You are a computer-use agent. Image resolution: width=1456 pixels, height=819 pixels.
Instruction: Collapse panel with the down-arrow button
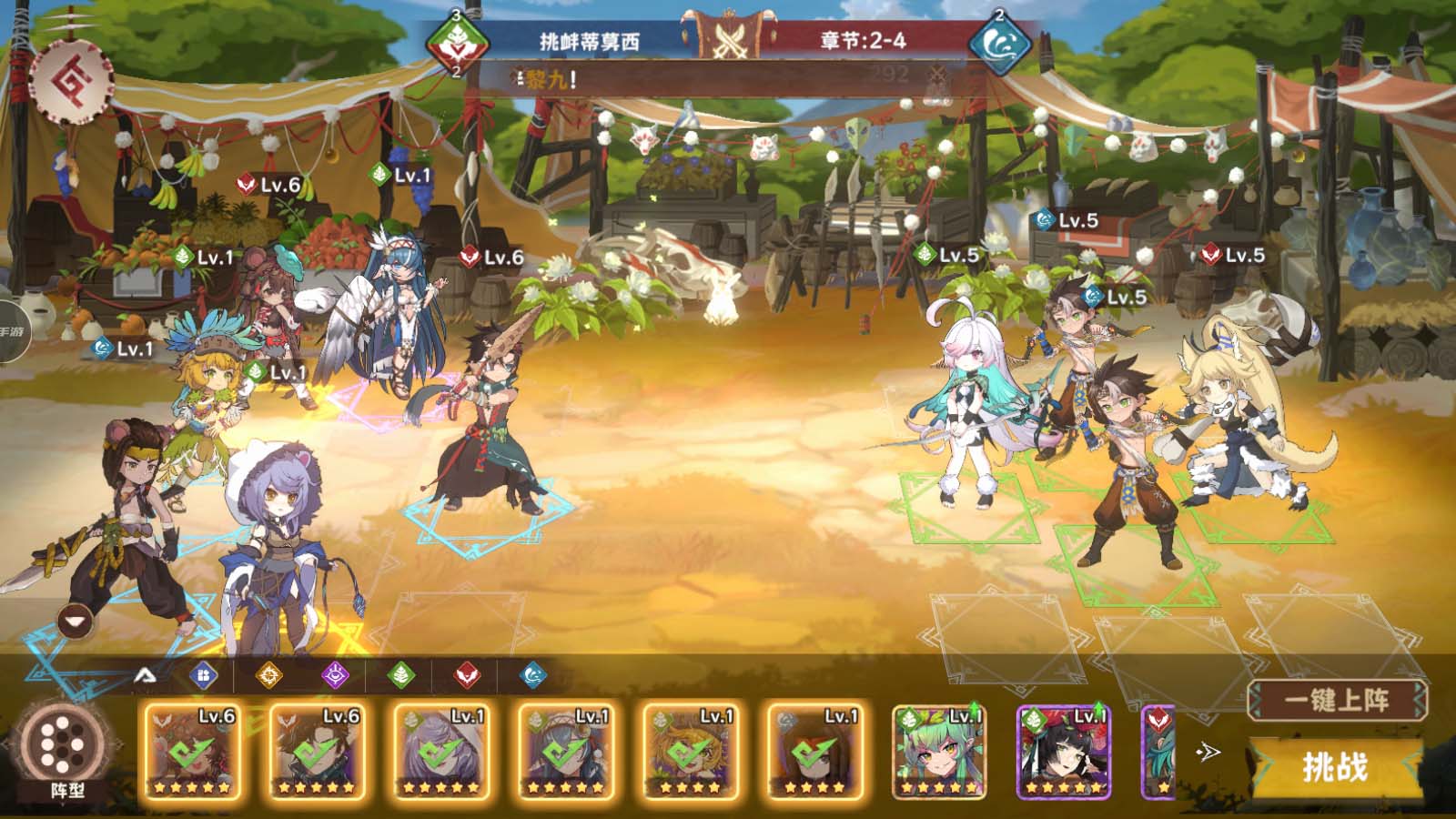tap(76, 622)
